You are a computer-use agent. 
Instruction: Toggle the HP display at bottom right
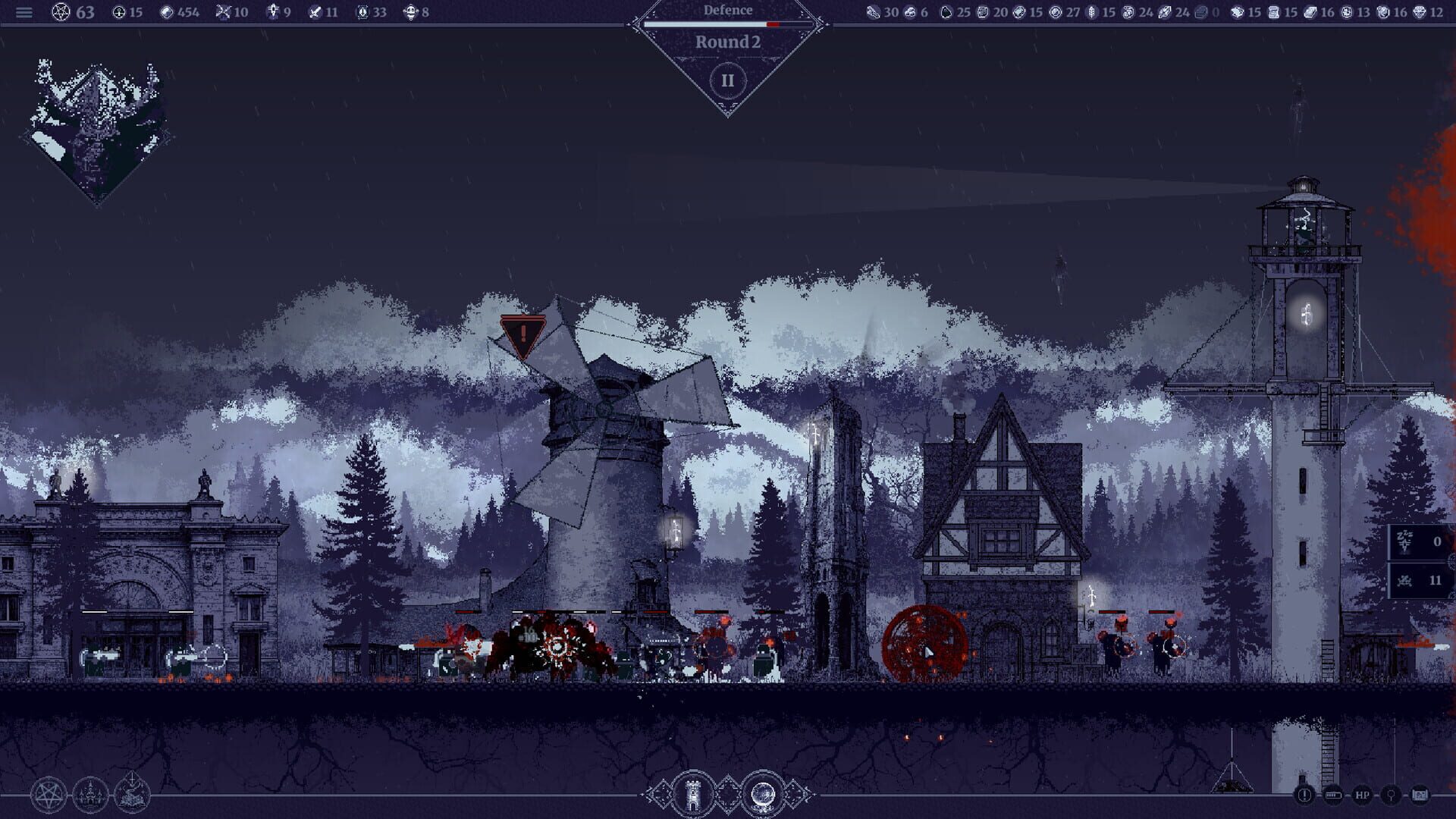click(x=1363, y=795)
